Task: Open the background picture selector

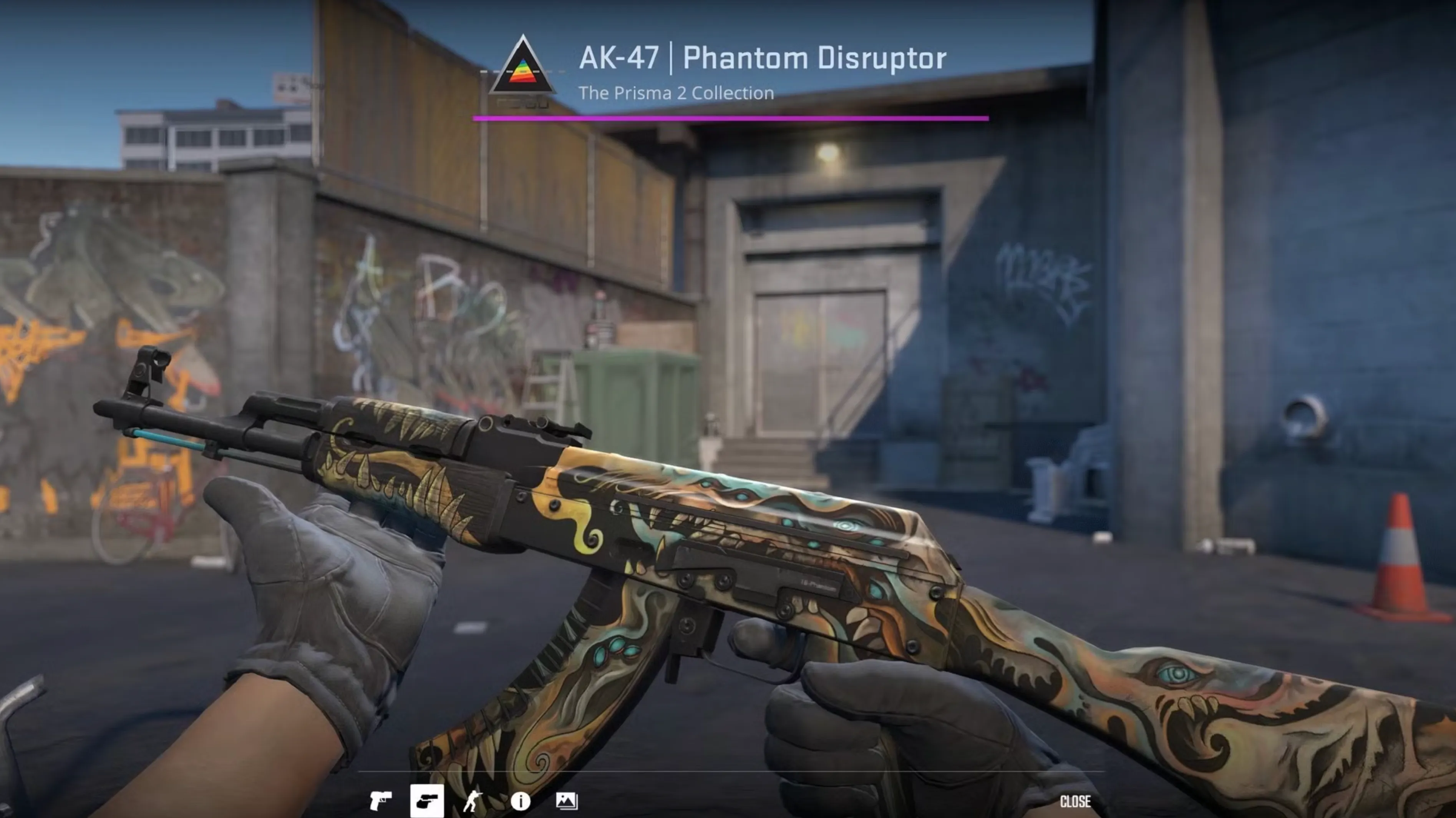Action: [566, 801]
